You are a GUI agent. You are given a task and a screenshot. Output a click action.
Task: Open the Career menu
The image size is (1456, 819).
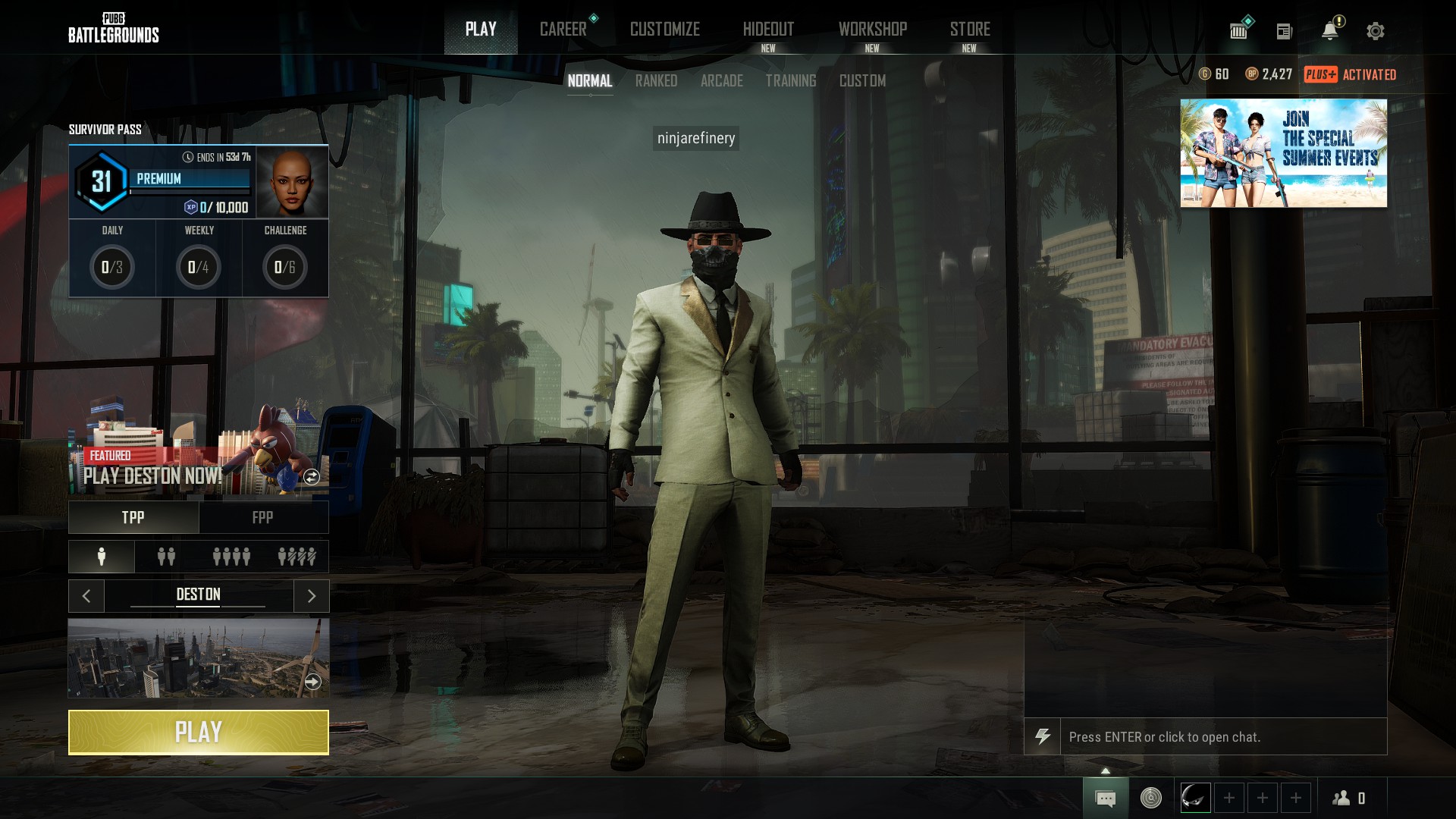563,30
